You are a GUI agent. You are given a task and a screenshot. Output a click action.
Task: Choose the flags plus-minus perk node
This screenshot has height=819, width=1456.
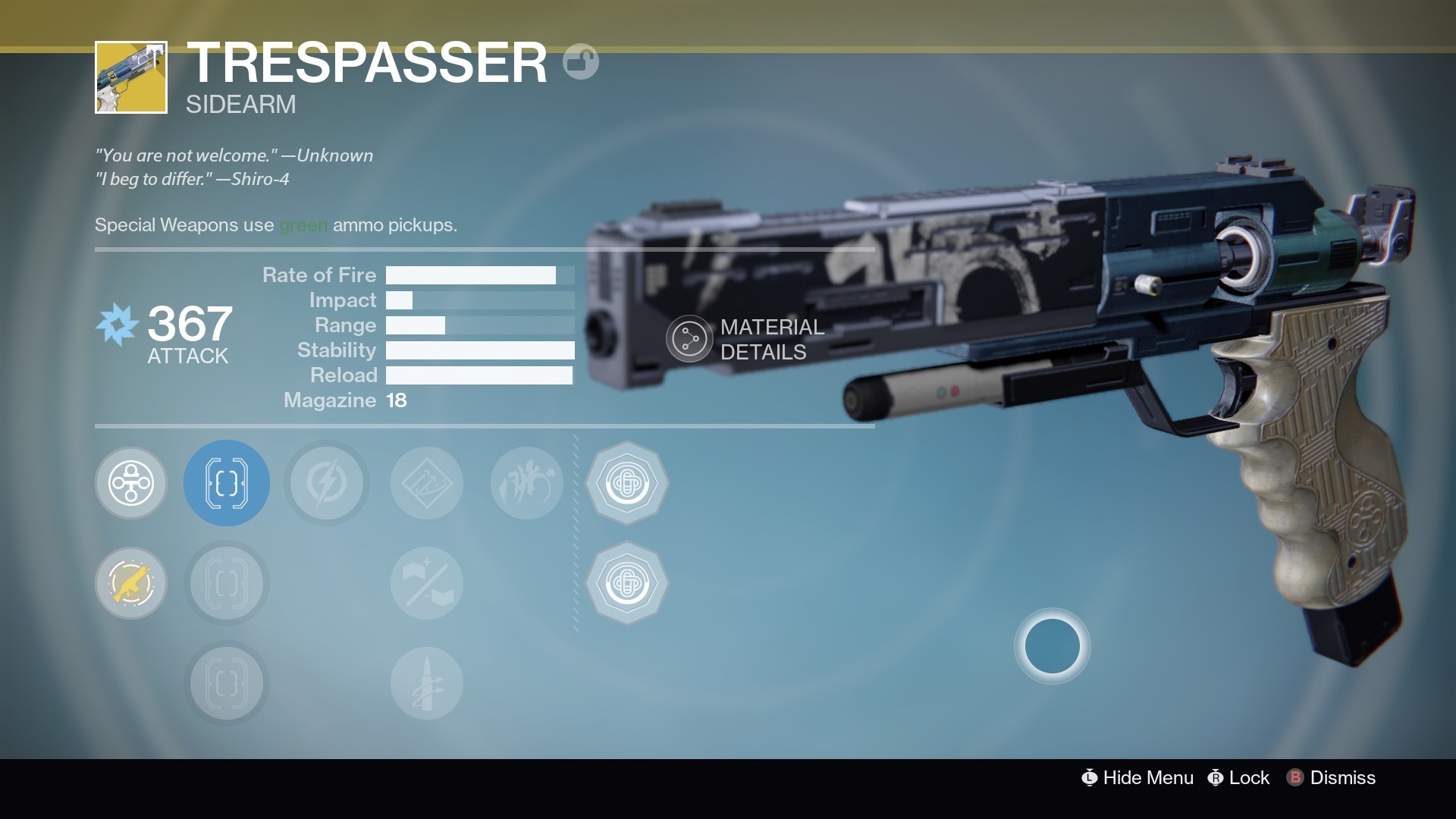click(427, 583)
